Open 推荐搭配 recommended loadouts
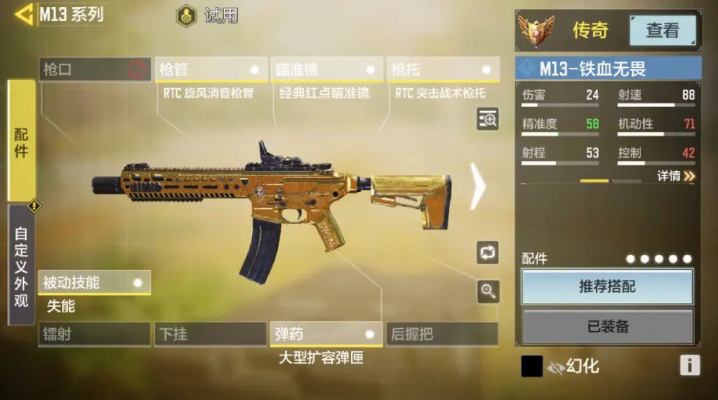Viewport: 718px width, 400px height. (x=607, y=287)
